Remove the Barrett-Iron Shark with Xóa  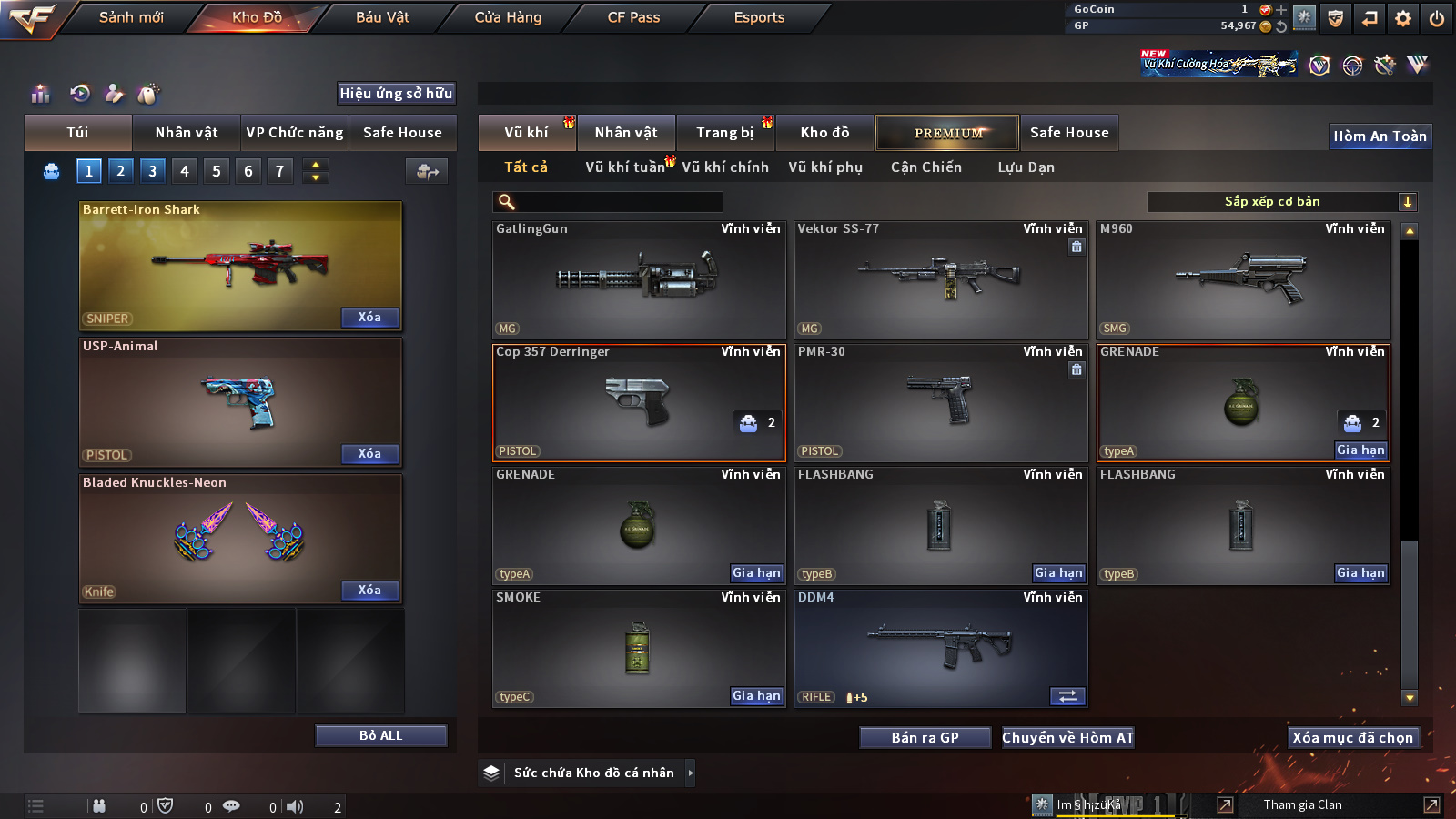(369, 318)
